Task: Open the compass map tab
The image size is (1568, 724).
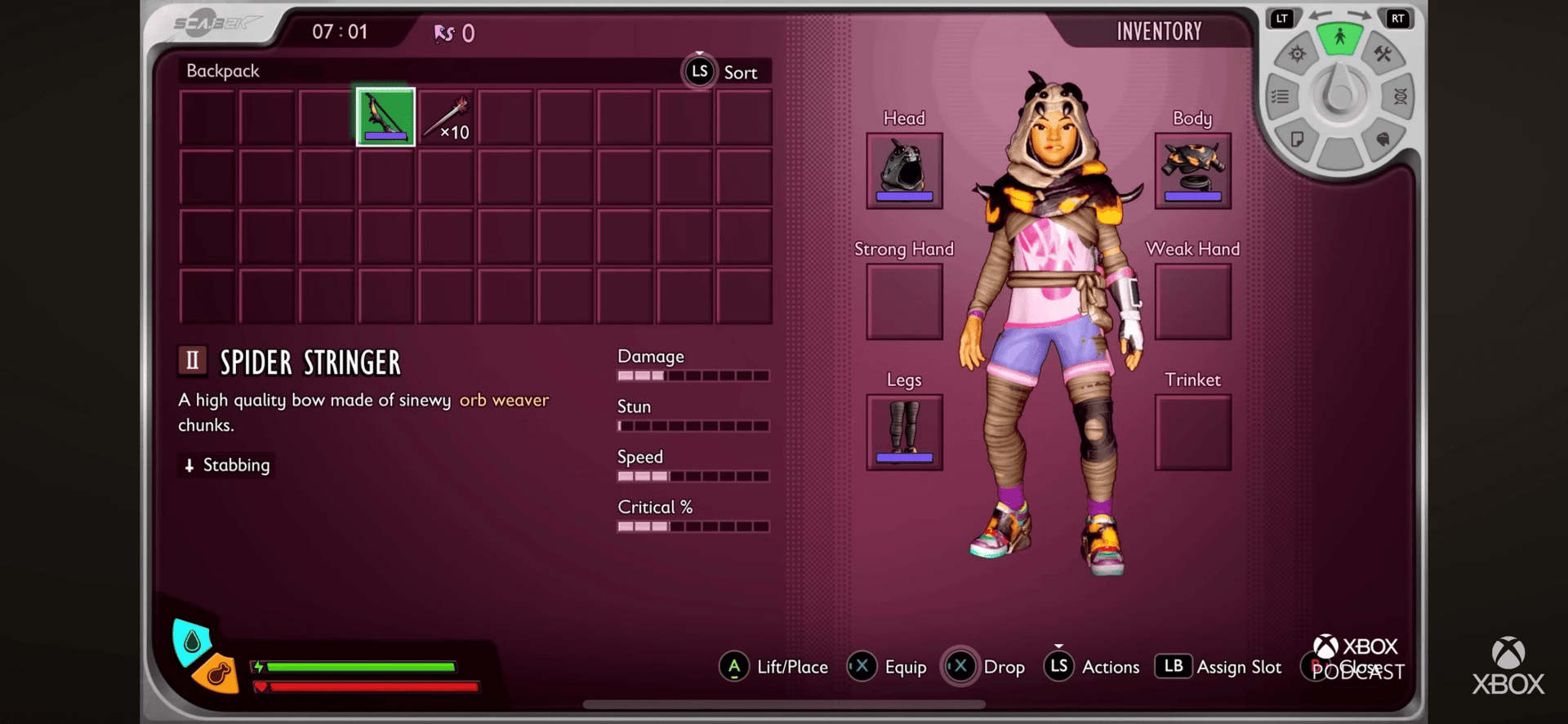Action: click(x=1297, y=55)
